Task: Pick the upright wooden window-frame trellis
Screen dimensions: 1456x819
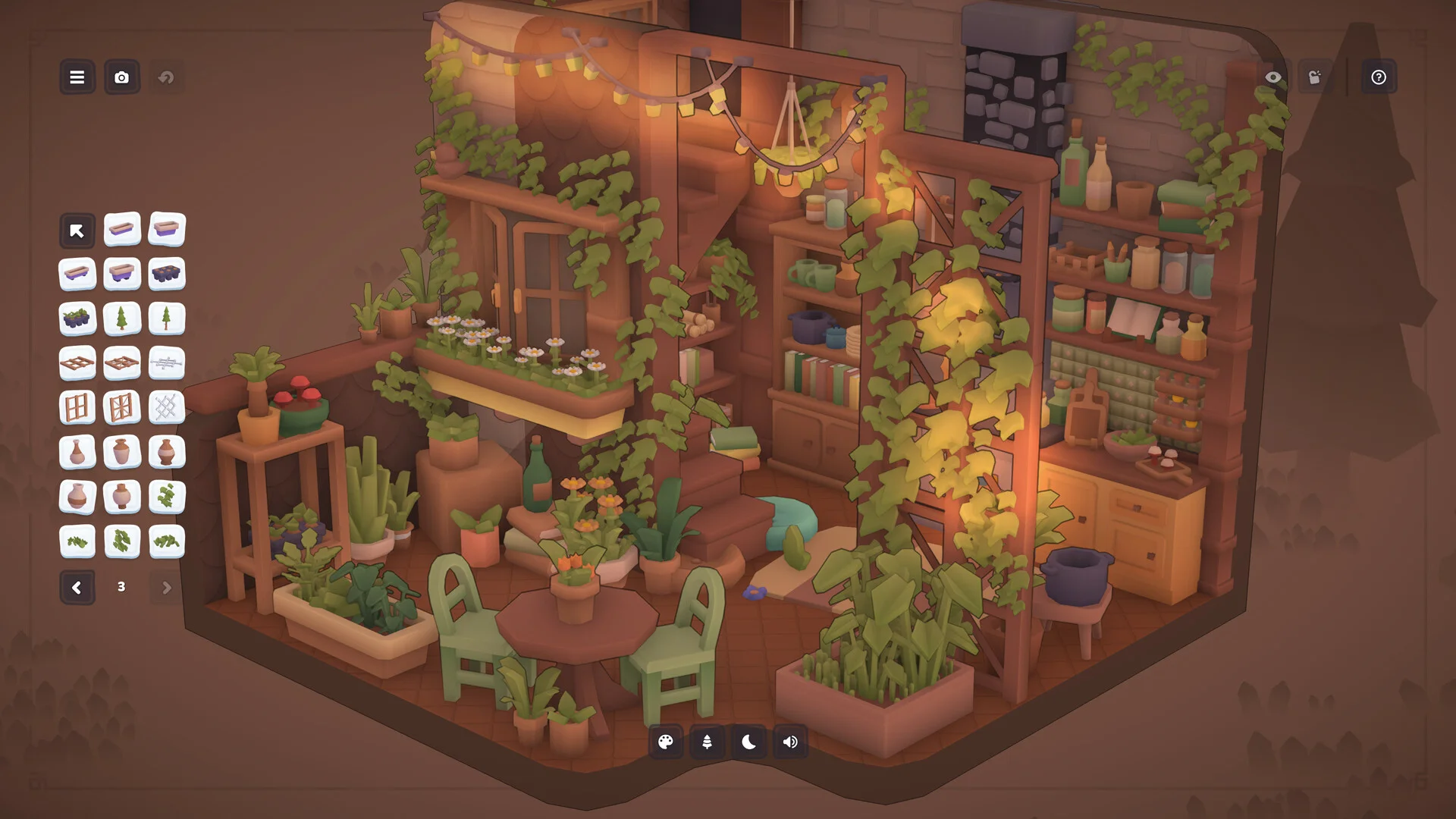Action: click(77, 408)
